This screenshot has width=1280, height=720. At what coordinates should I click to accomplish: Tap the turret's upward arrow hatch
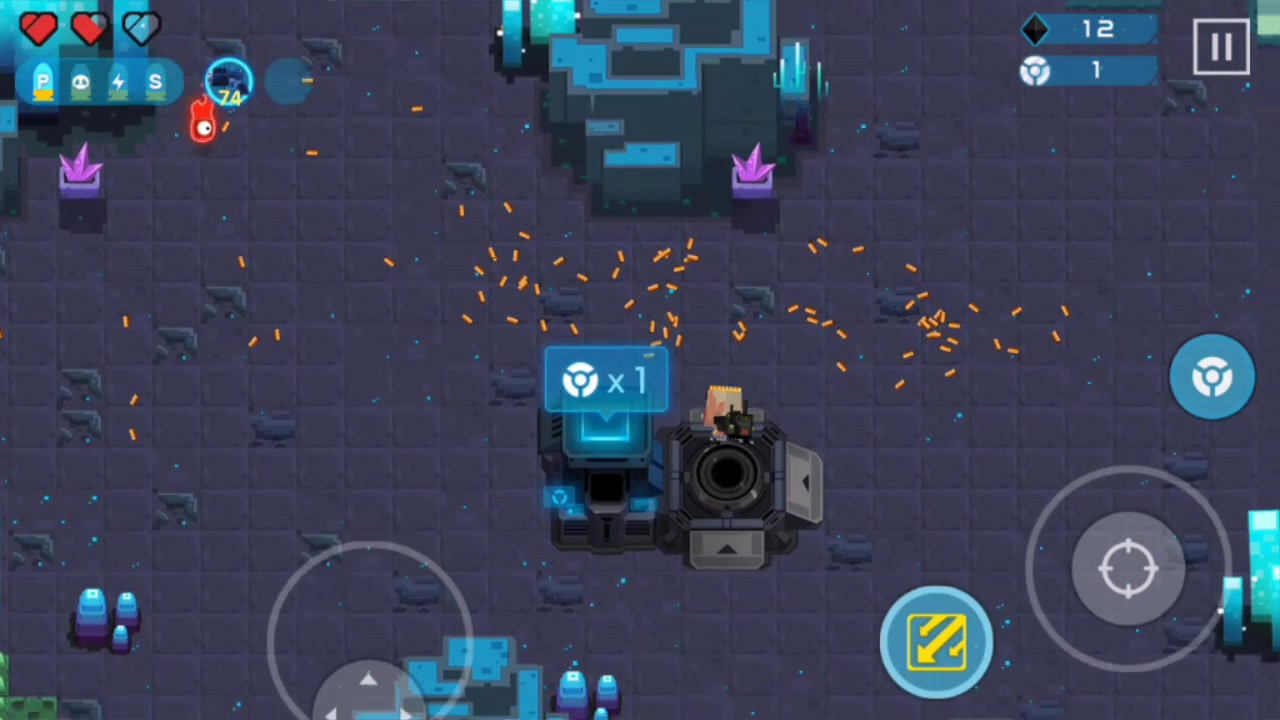(726, 548)
